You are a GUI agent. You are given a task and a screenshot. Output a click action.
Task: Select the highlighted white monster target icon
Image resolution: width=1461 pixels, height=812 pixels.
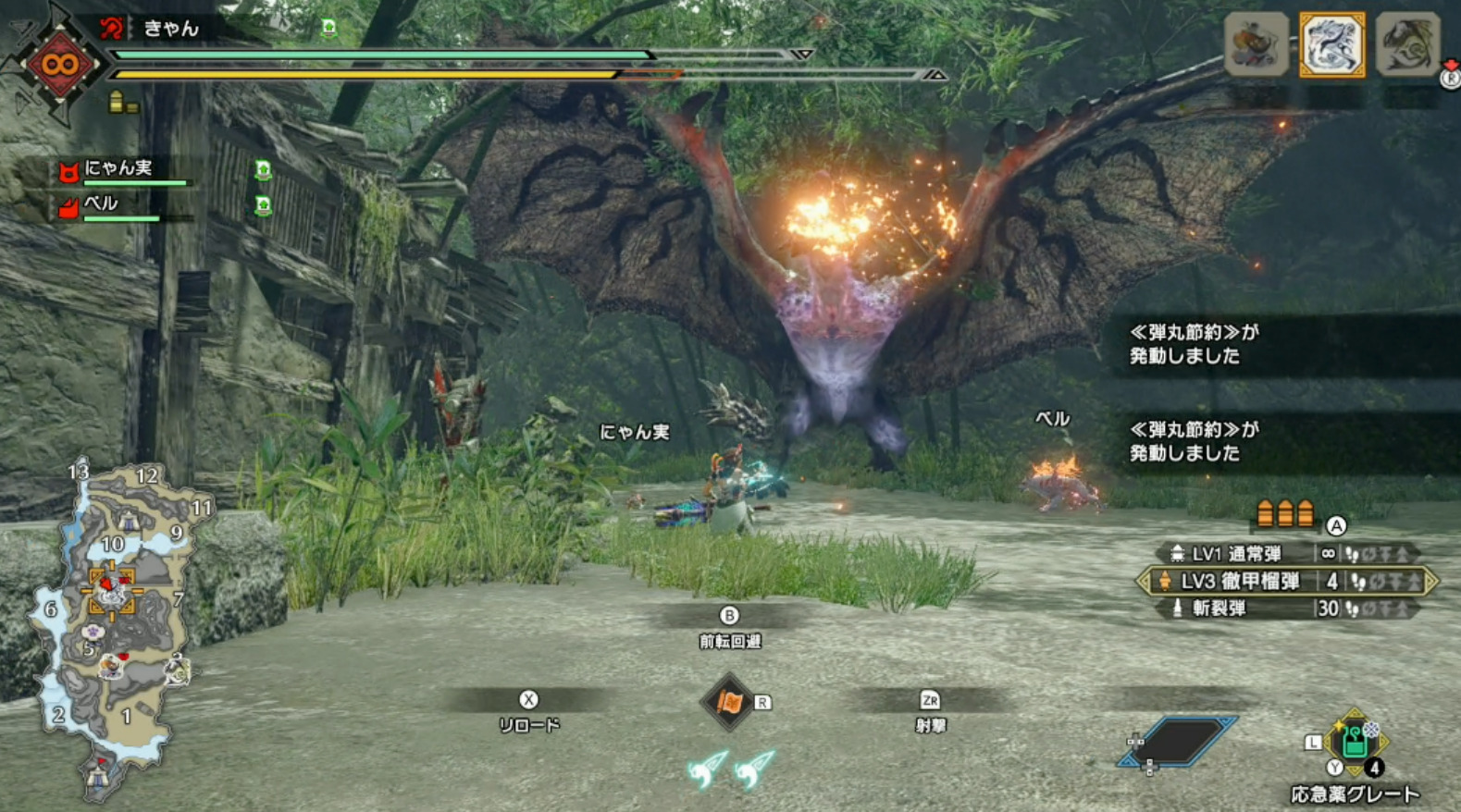click(x=1331, y=44)
